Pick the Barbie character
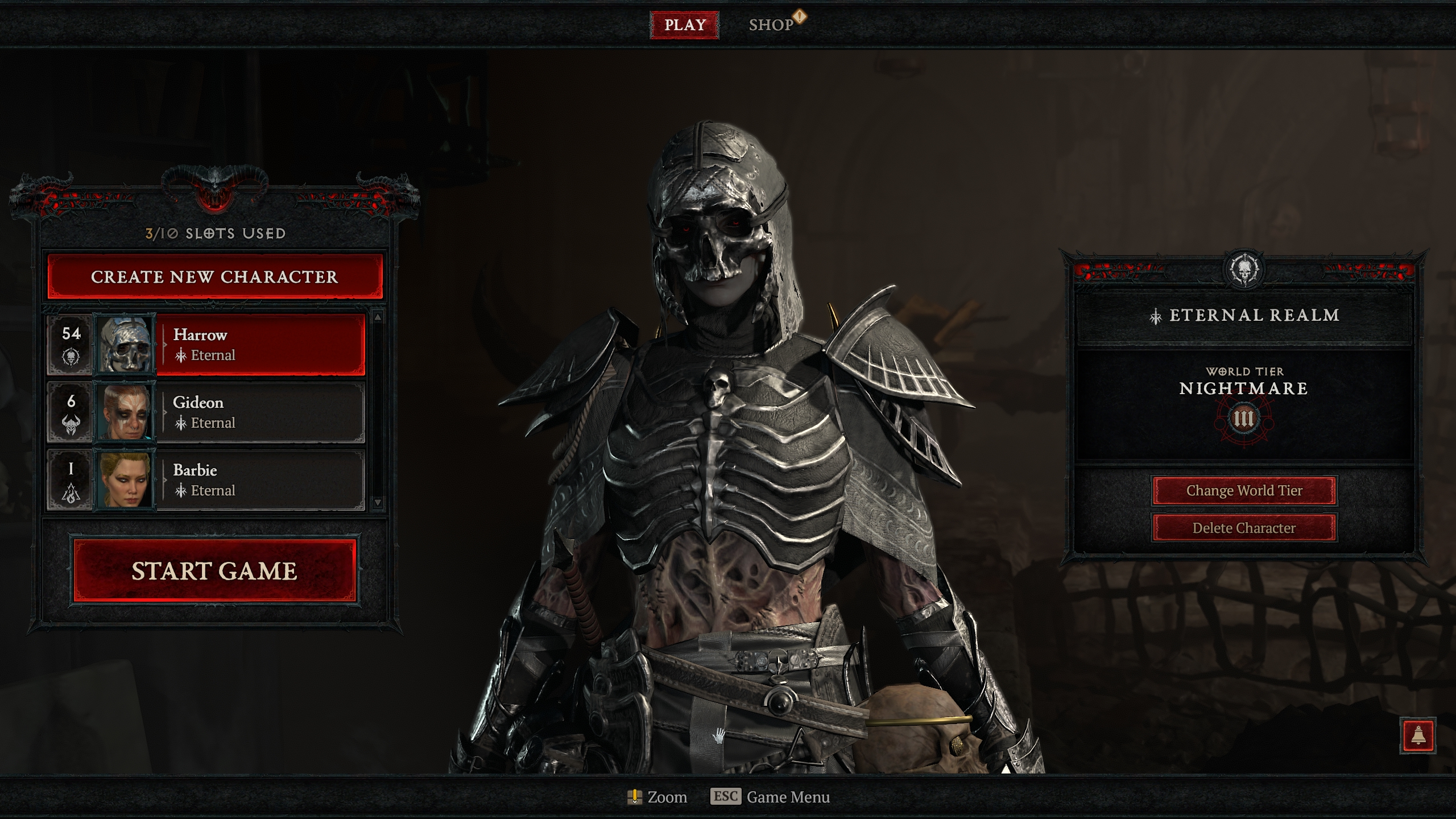This screenshot has width=1456, height=819. pyautogui.click(x=260, y=480)
